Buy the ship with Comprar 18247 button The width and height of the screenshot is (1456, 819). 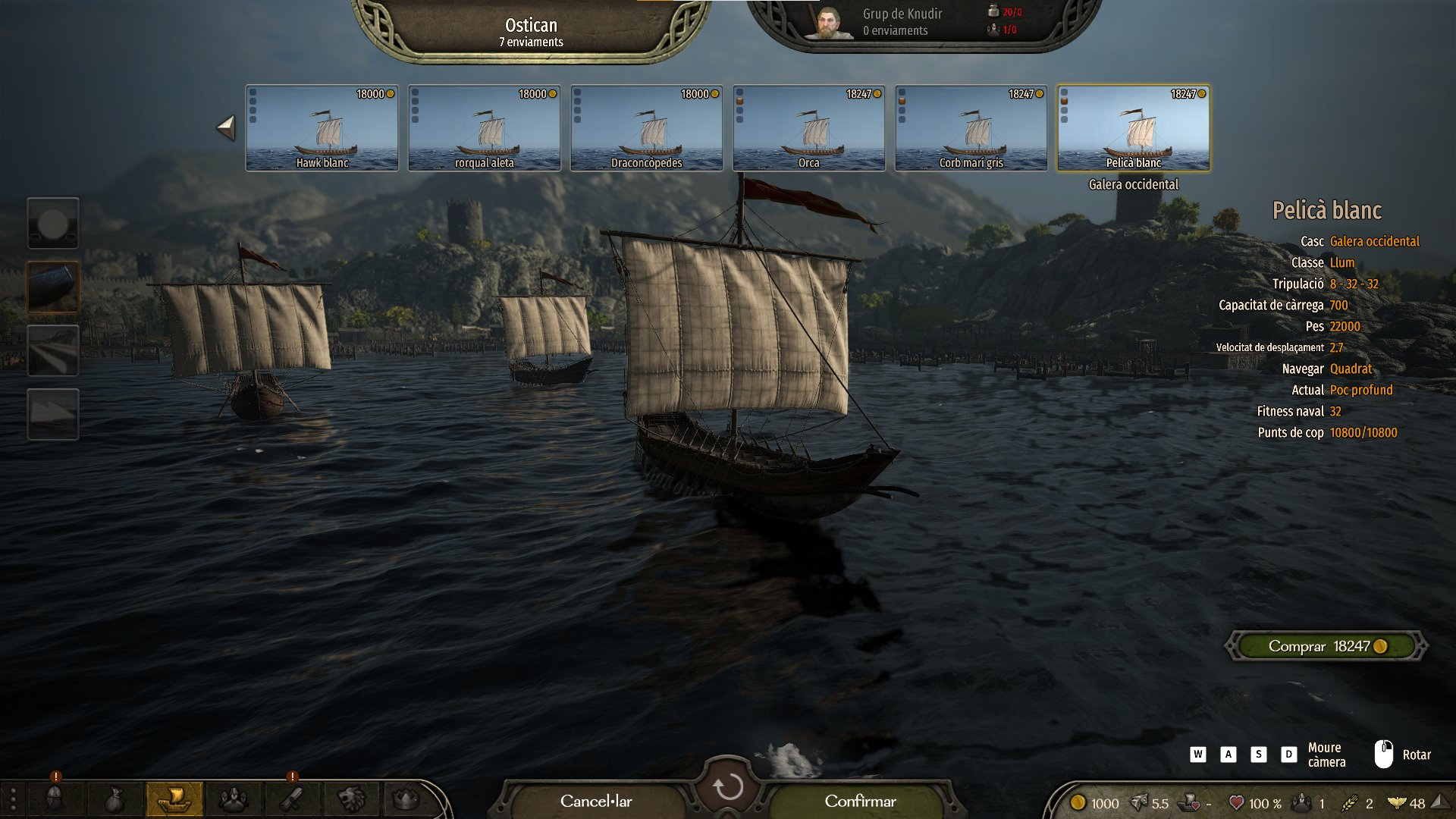[1326, 646]
